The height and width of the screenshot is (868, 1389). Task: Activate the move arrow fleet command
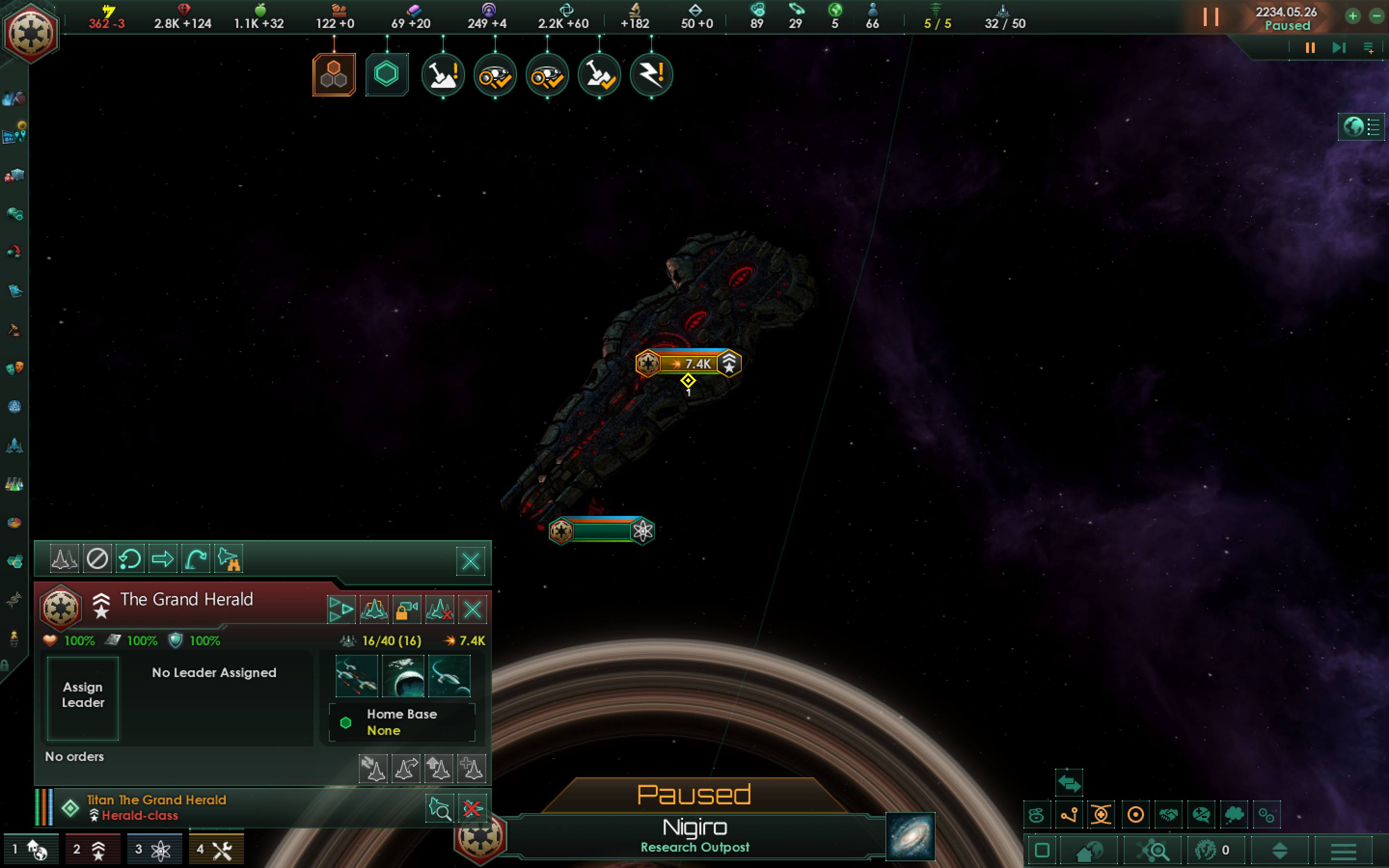click(x=163, y=558)
